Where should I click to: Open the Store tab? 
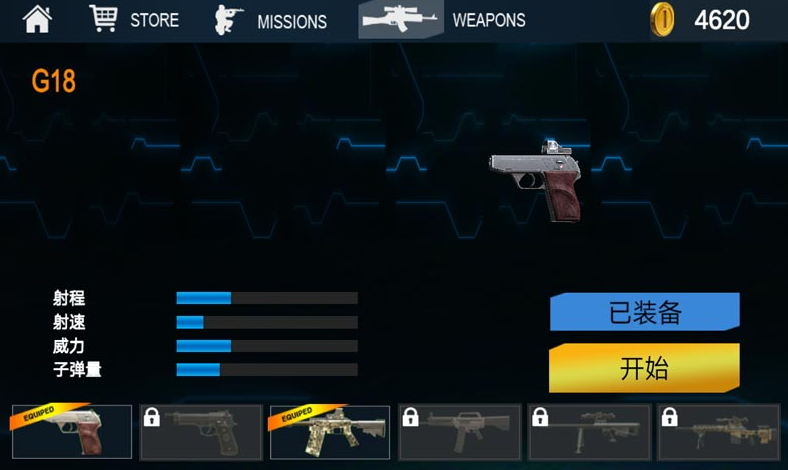(x=134, y=19)
